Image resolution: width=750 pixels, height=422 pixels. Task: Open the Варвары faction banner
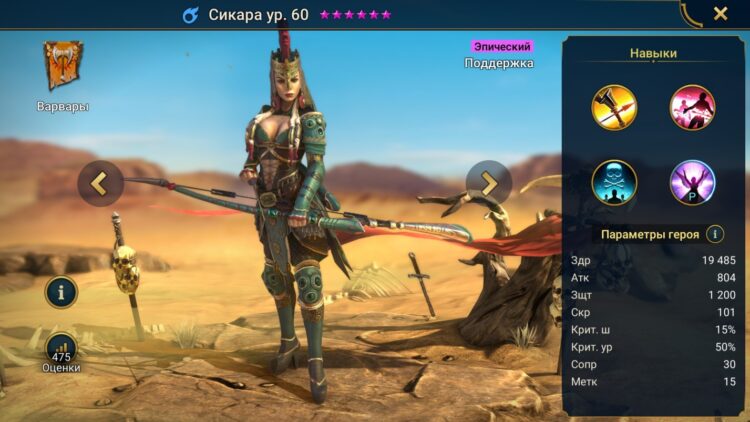[63, 66]
